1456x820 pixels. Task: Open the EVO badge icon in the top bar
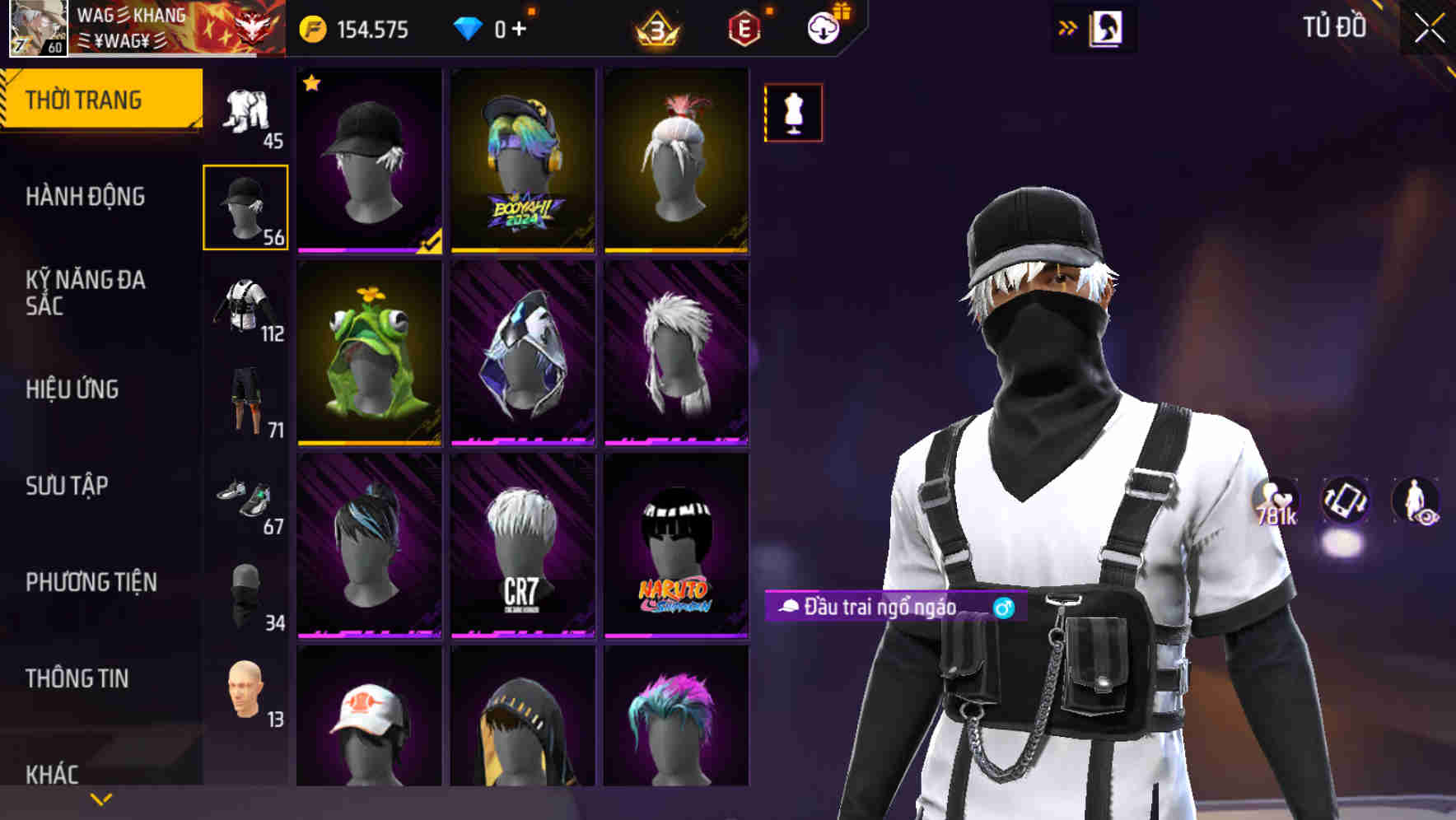pyautogui.click(x=744, y=27)
